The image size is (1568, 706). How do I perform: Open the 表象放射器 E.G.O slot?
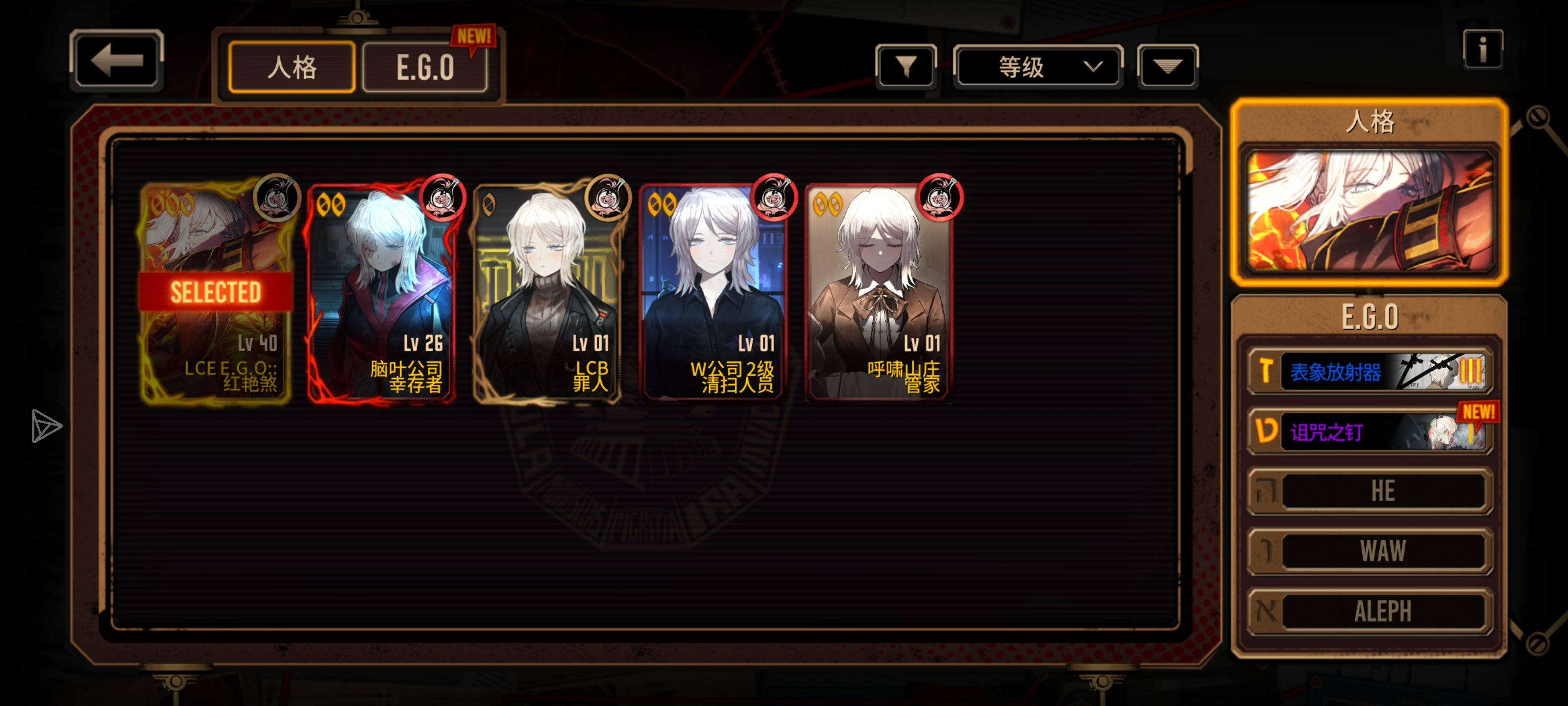tap(1370, 371)
